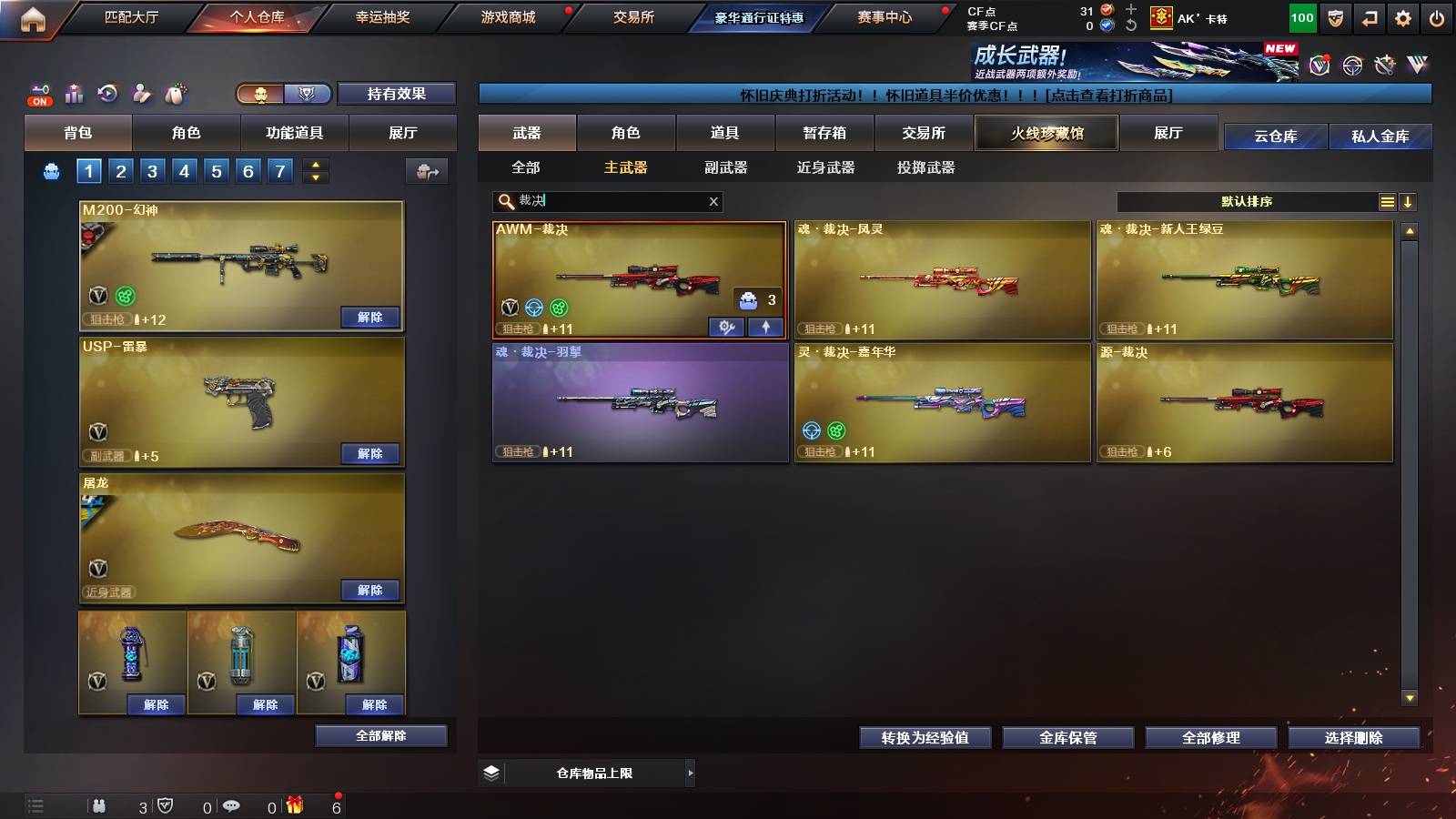Clear the 裁决 search box with the X
The width and height of the screenshot is (1456, 819).
tap(713, 201)
